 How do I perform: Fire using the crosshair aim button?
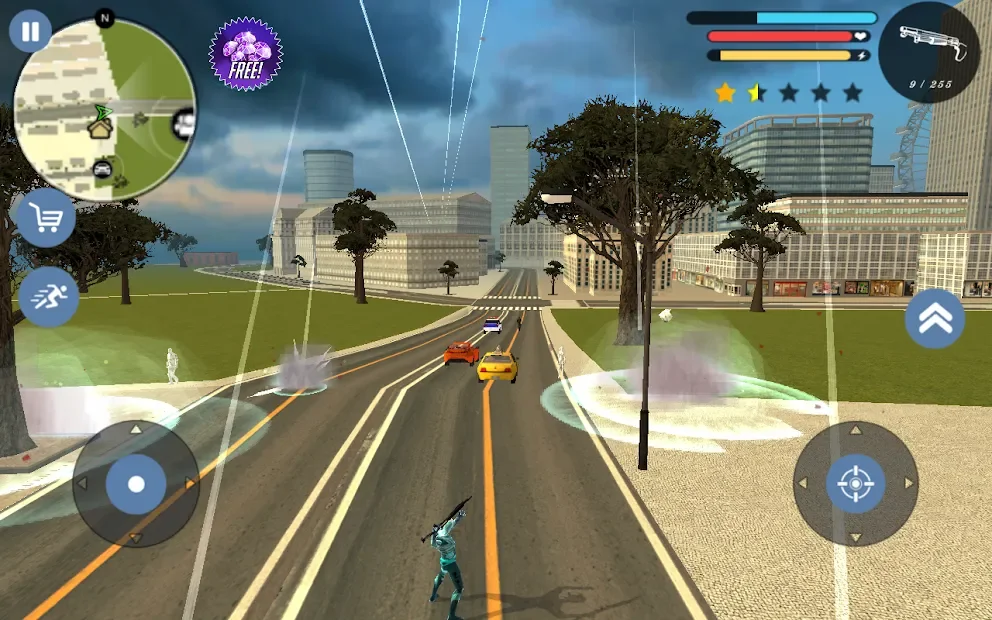(x=855, y=484)
